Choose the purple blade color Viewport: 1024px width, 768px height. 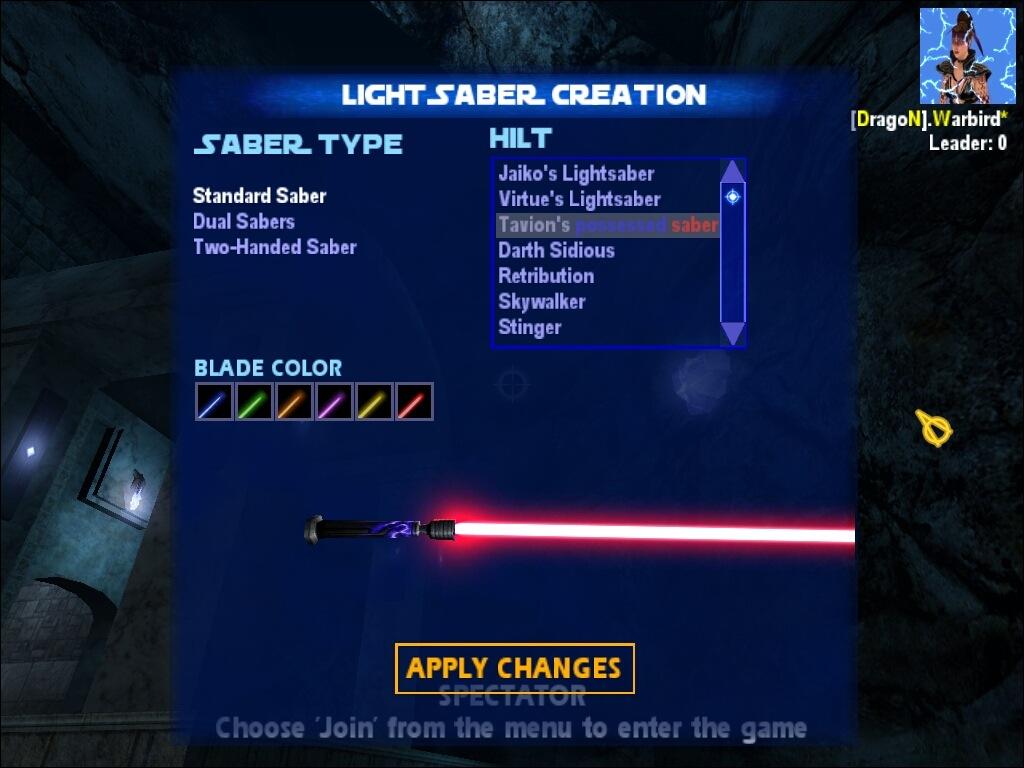tap(334, 402)
